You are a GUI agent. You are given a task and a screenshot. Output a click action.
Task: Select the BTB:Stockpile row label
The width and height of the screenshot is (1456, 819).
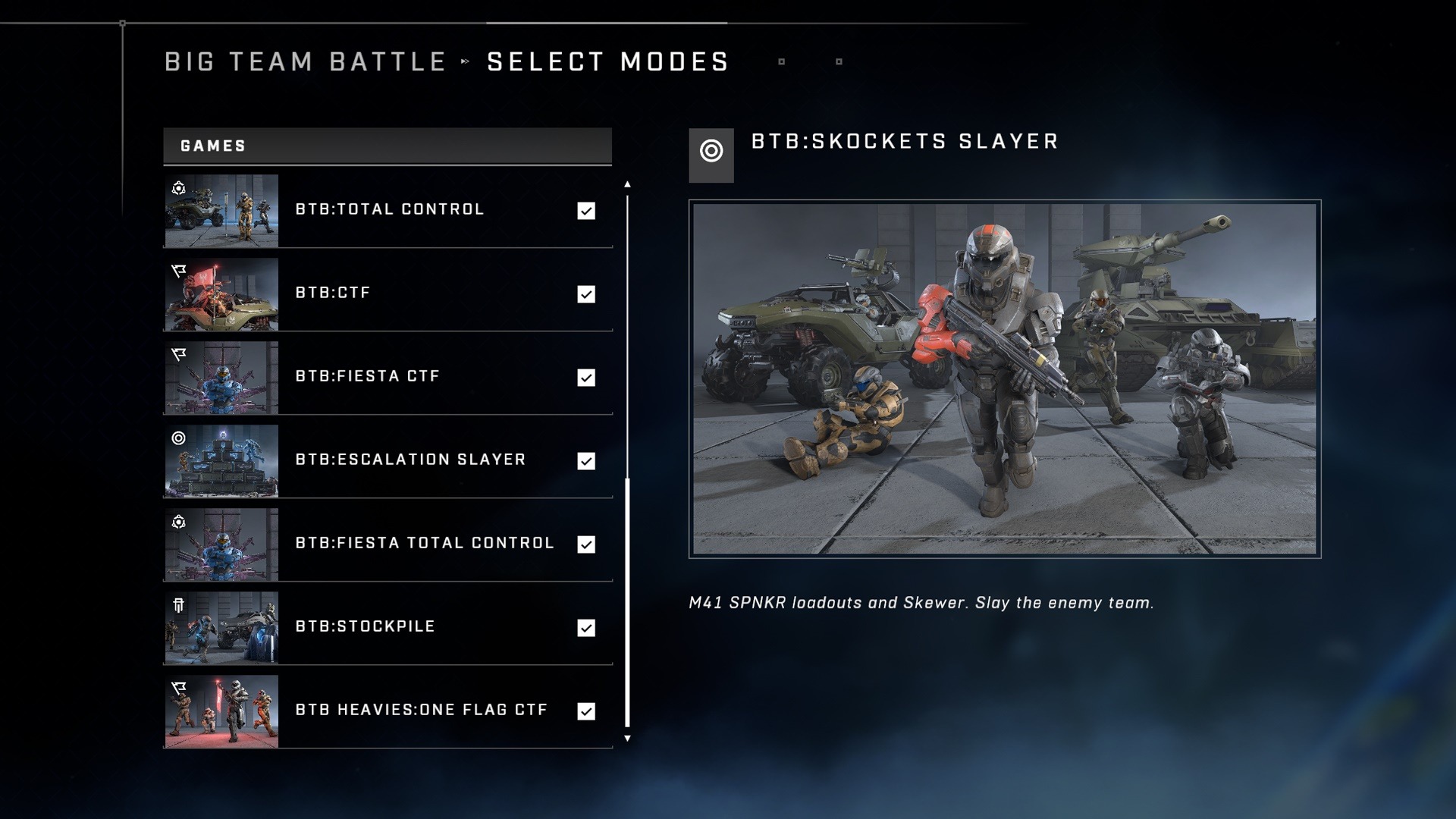pos(365,626)
